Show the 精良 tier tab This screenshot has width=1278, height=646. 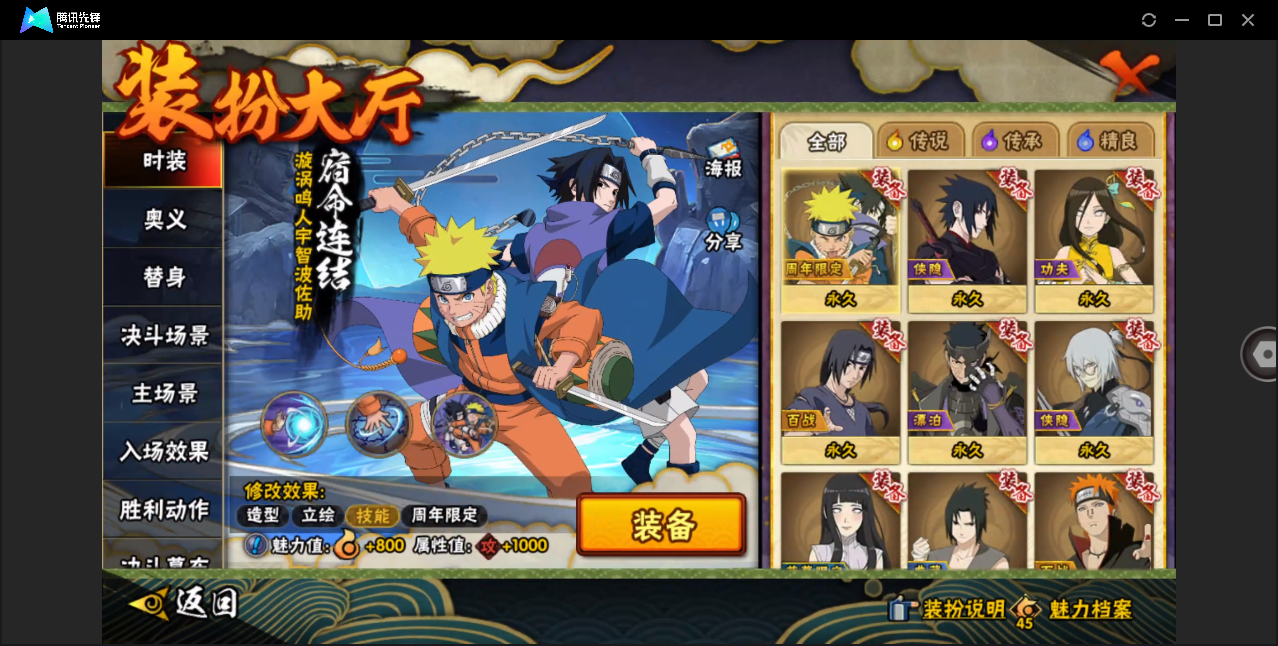(1109, 141)
